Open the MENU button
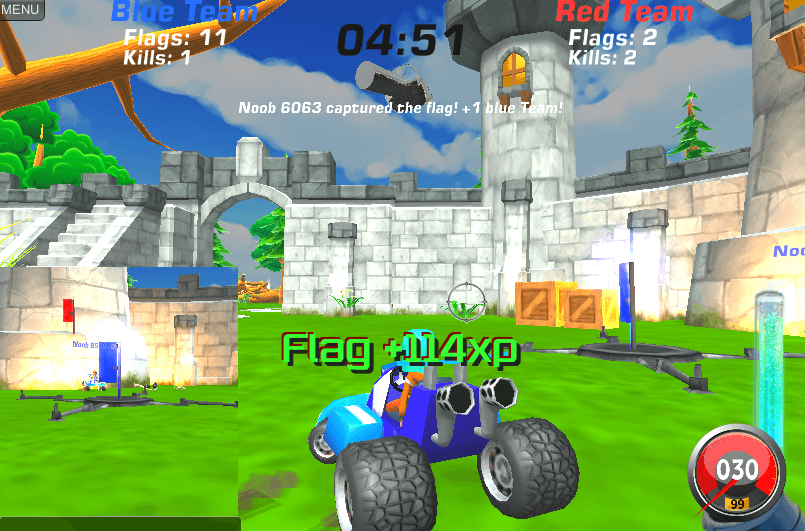Viewport: 805px width, 531px height. tap(21, 10)
